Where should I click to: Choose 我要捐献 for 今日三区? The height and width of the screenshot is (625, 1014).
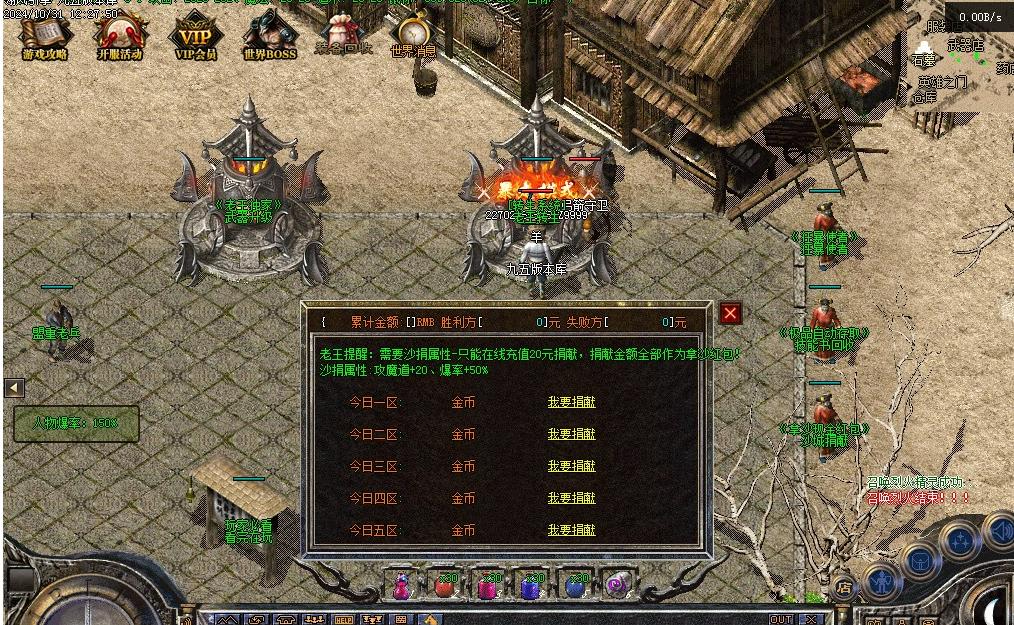571,466
